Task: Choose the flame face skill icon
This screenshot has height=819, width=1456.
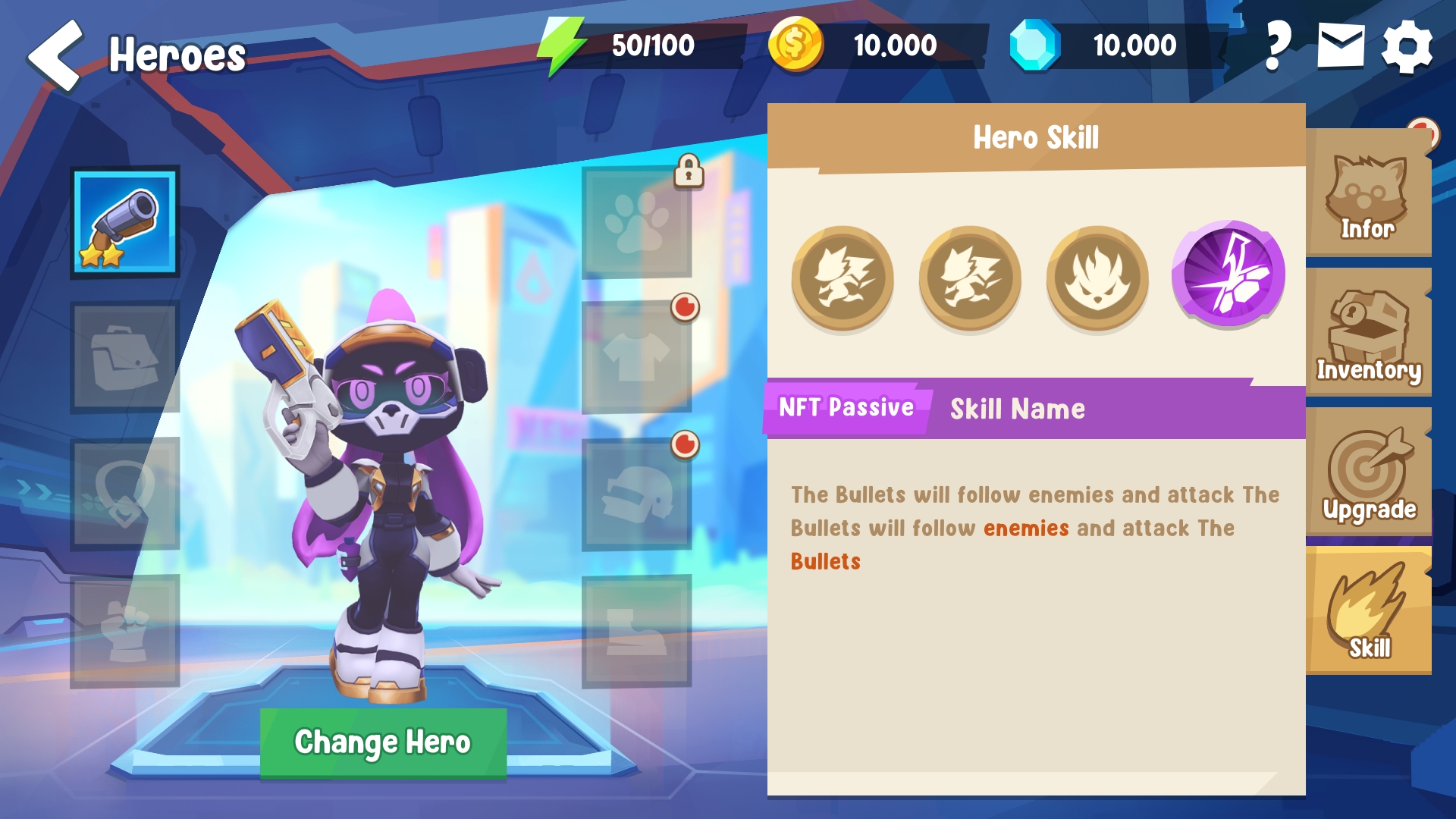Action: pos(1097,278)
